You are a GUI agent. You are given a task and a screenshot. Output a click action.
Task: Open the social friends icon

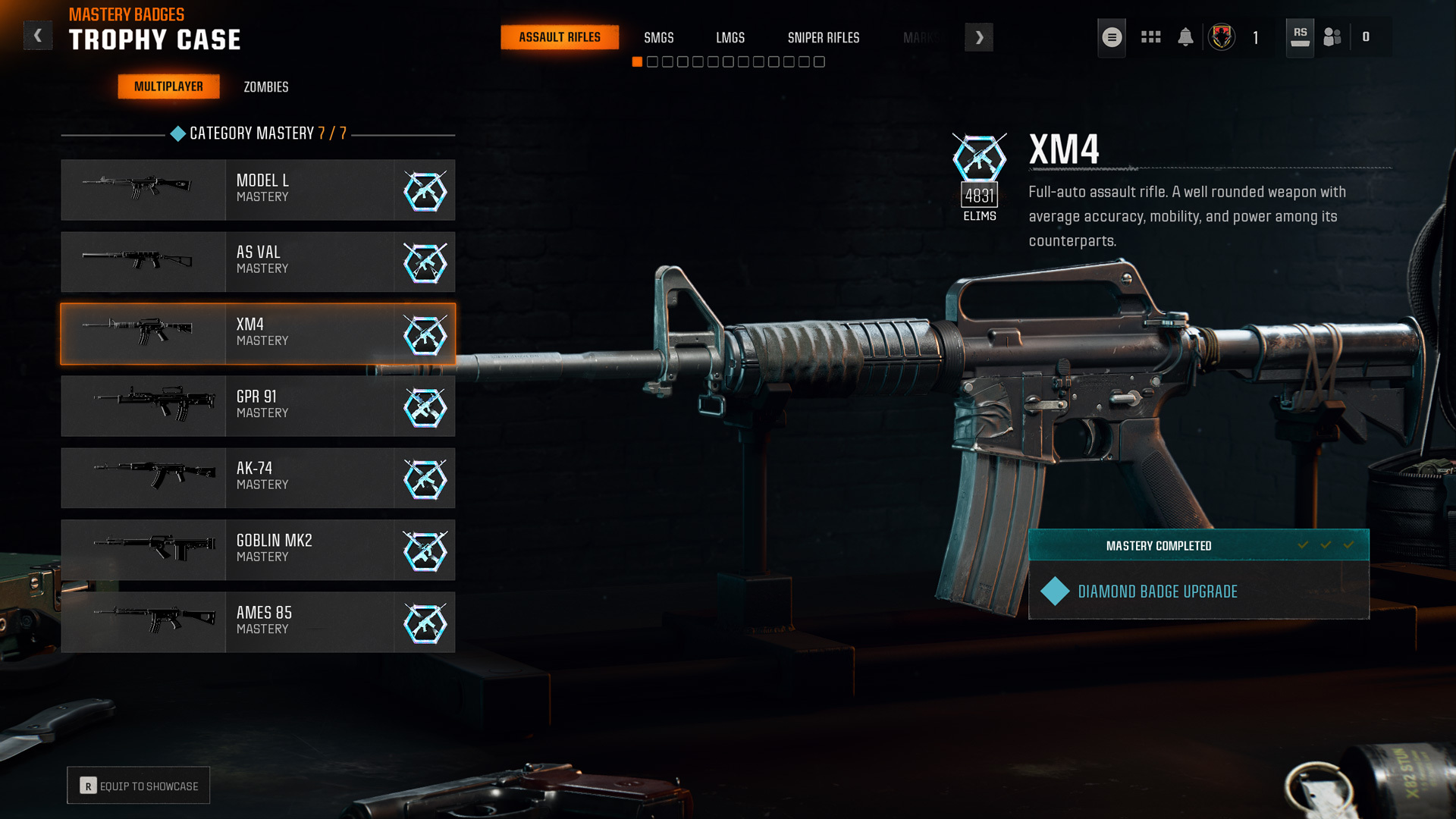pyautogui.click(x=1332, y=37)
